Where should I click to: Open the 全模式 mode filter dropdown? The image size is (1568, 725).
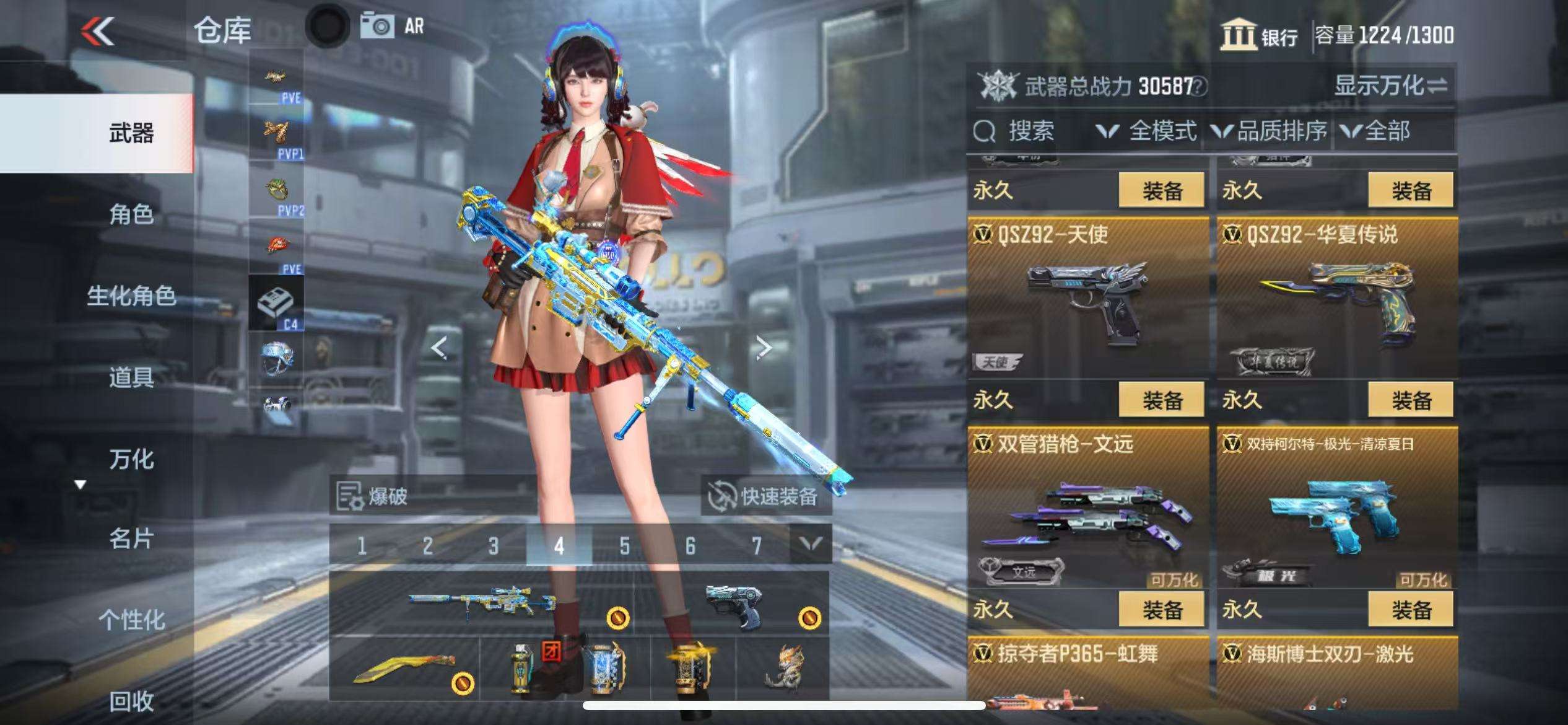[x=1147, y=131]
